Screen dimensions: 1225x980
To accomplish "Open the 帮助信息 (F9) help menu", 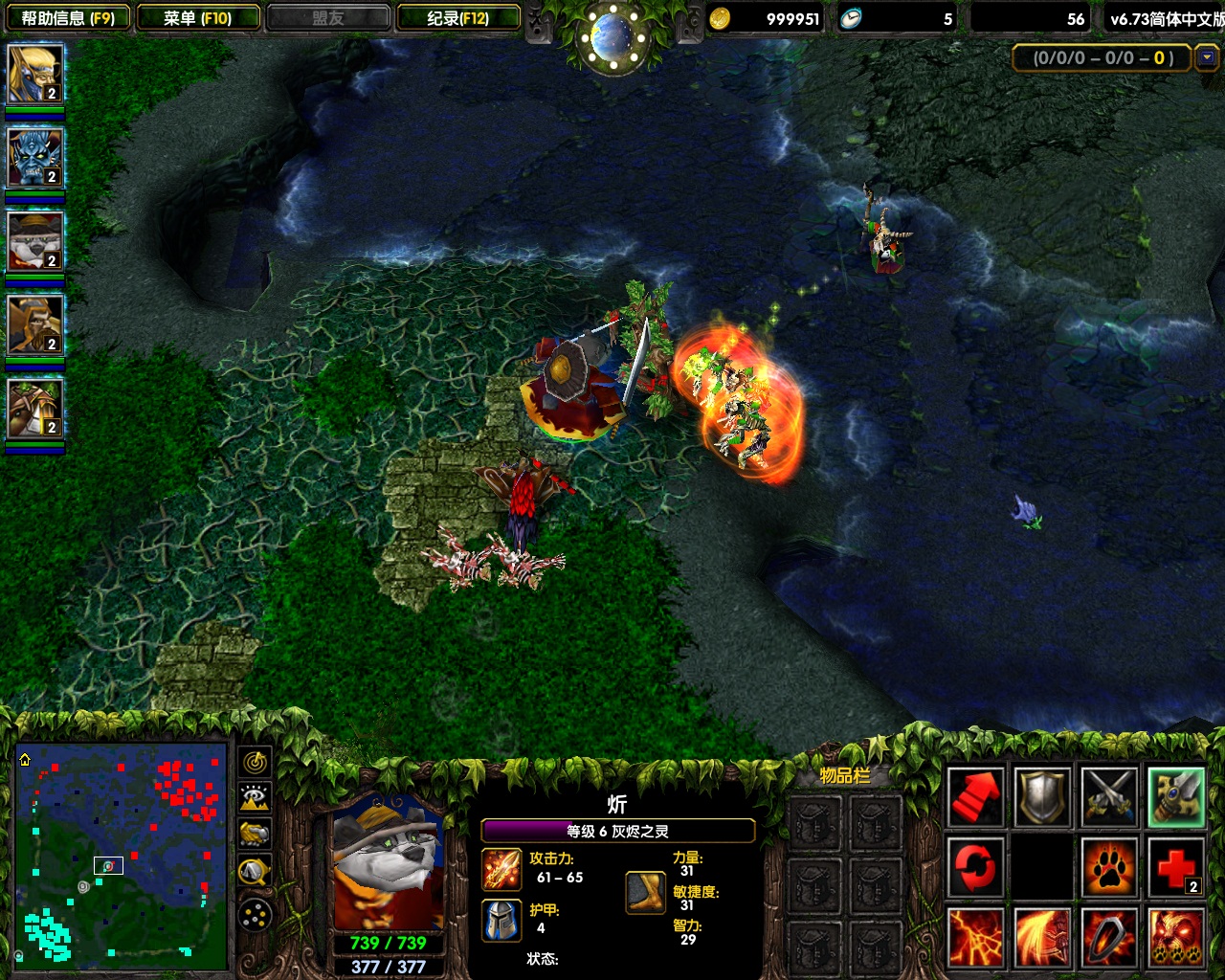I will click(x=67, y=18).
